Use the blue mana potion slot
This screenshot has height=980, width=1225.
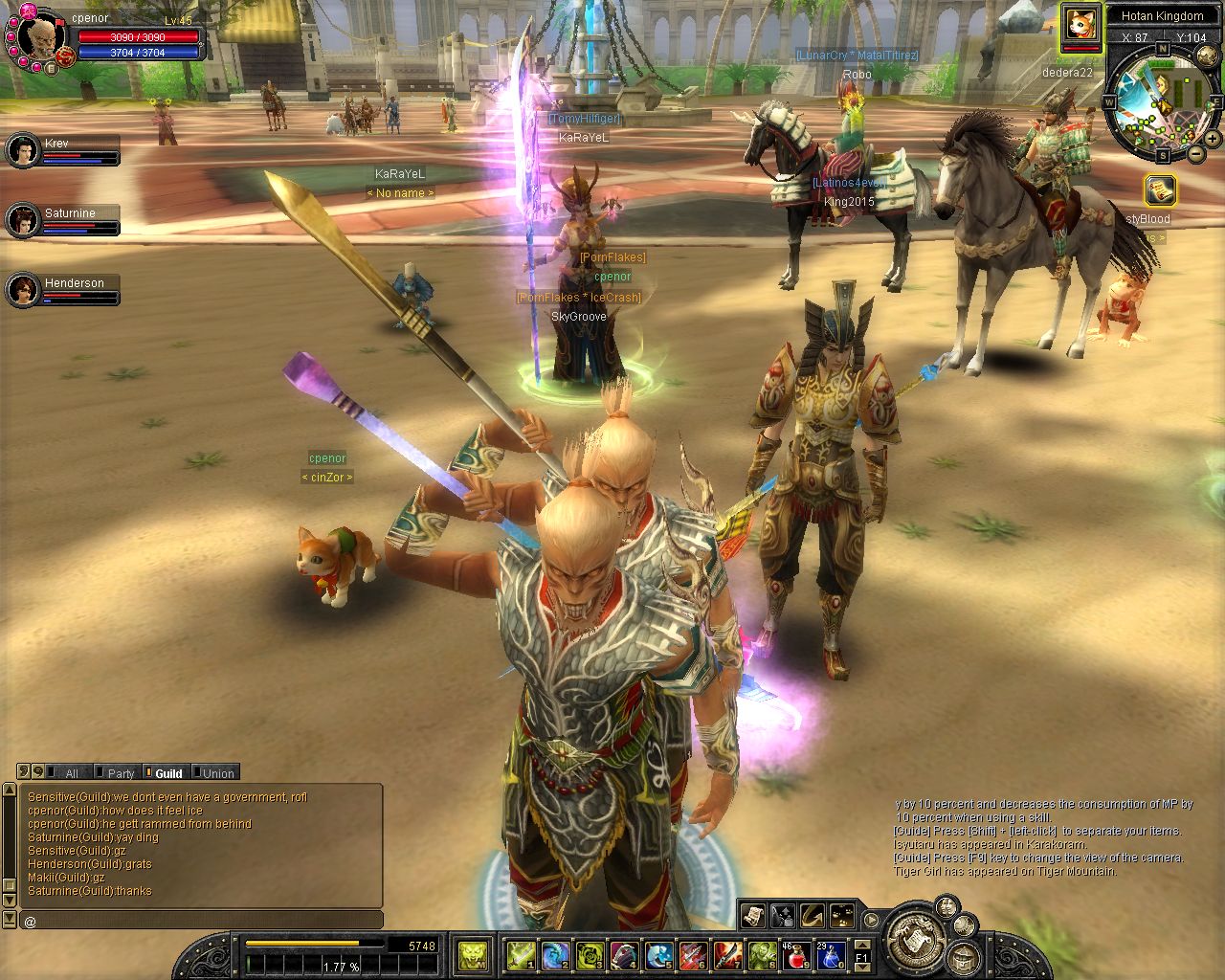[x=830, y=954]
